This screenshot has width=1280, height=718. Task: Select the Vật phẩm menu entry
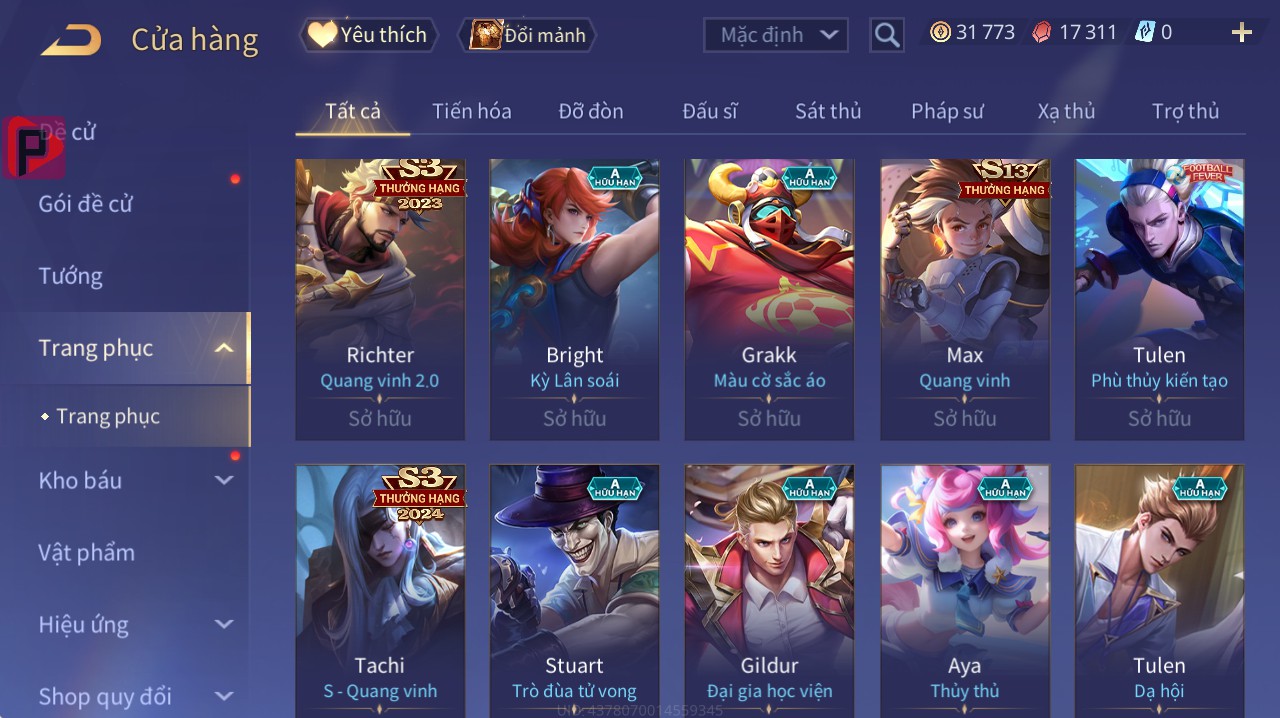(x=87, y=553)
